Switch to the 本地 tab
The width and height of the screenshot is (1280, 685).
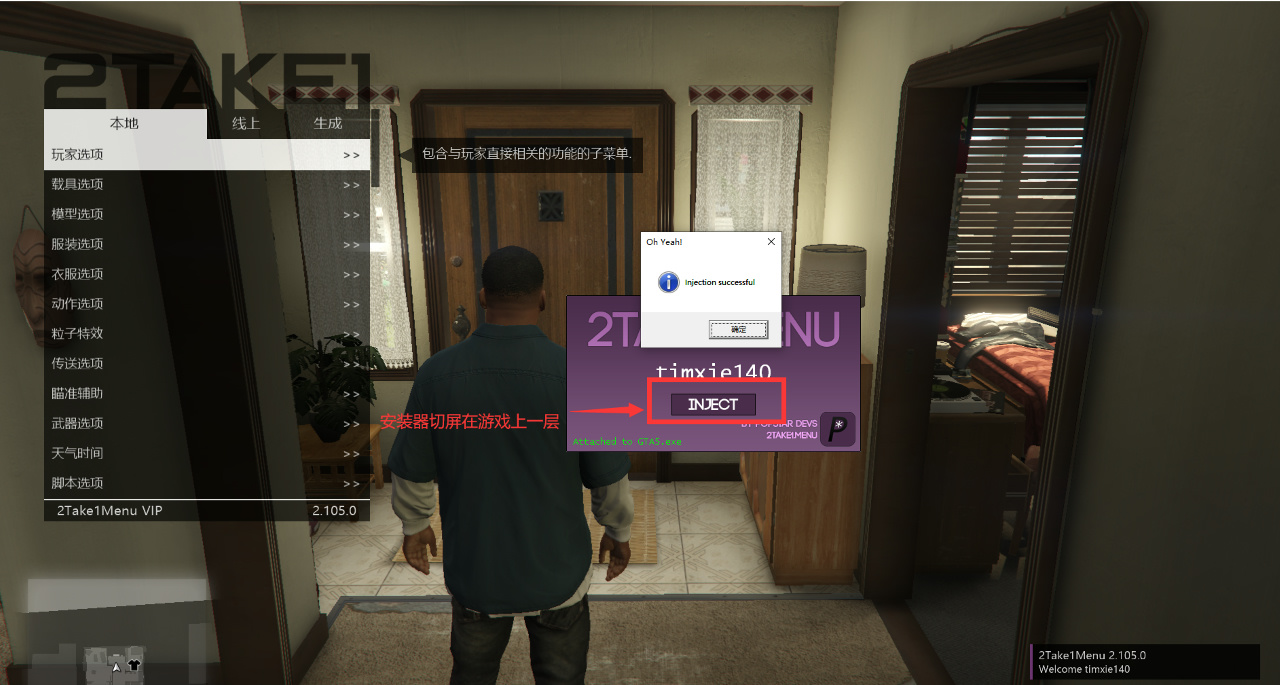124,124
